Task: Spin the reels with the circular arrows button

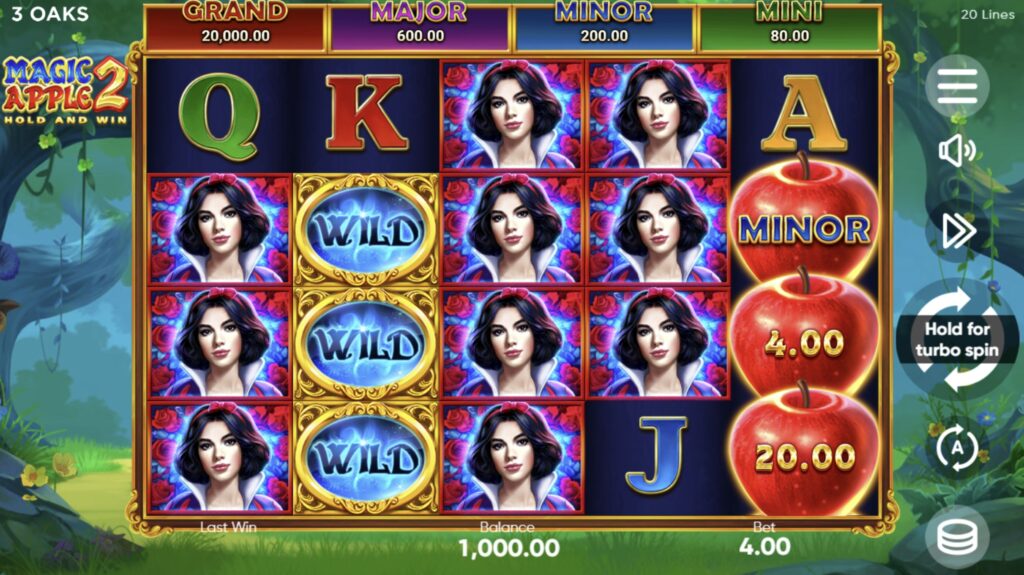Action: point(957,340)
